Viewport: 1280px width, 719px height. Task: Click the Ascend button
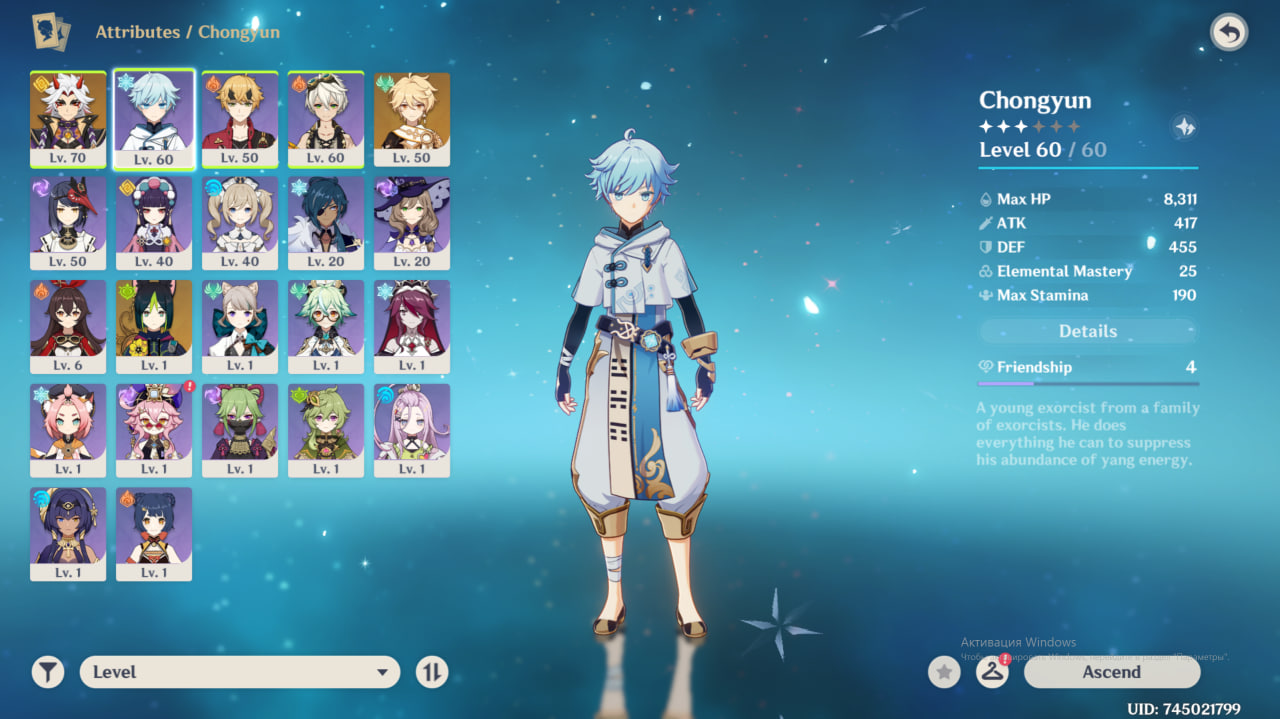(1111, 672)
